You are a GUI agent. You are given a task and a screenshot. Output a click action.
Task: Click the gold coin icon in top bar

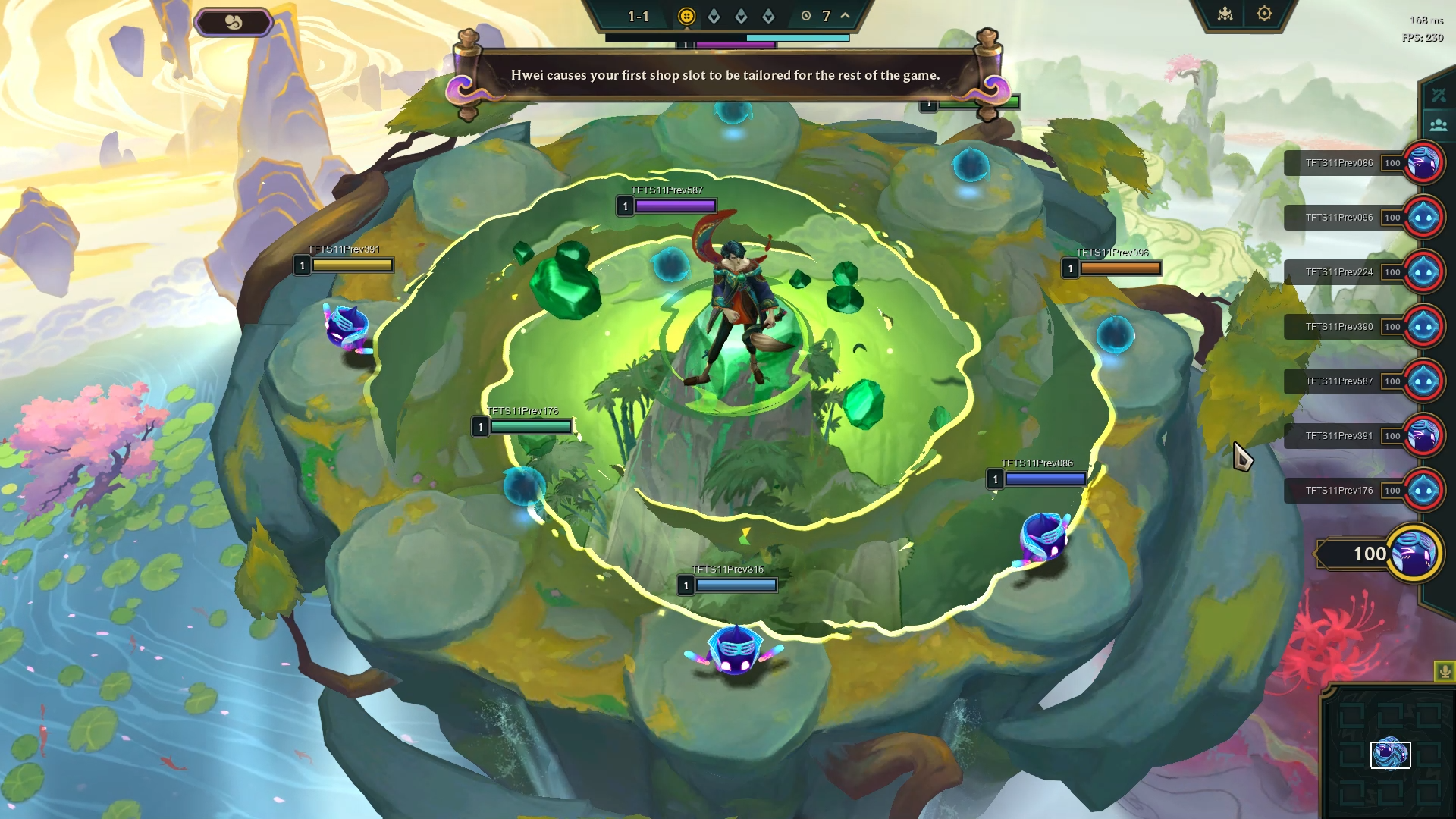pyautogui.click(x=686, y=15)
